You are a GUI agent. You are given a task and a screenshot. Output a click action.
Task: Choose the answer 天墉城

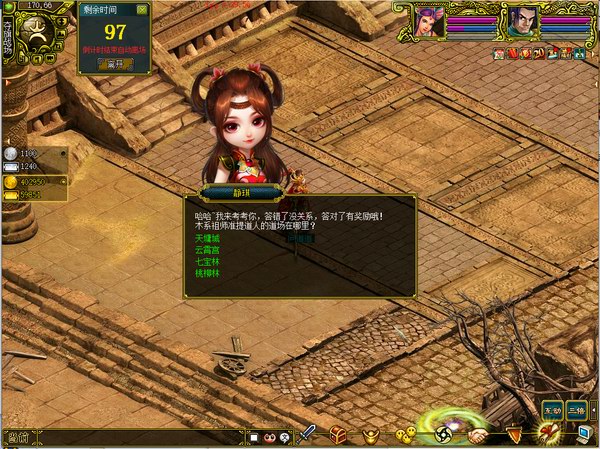click(x=205, y=239)
